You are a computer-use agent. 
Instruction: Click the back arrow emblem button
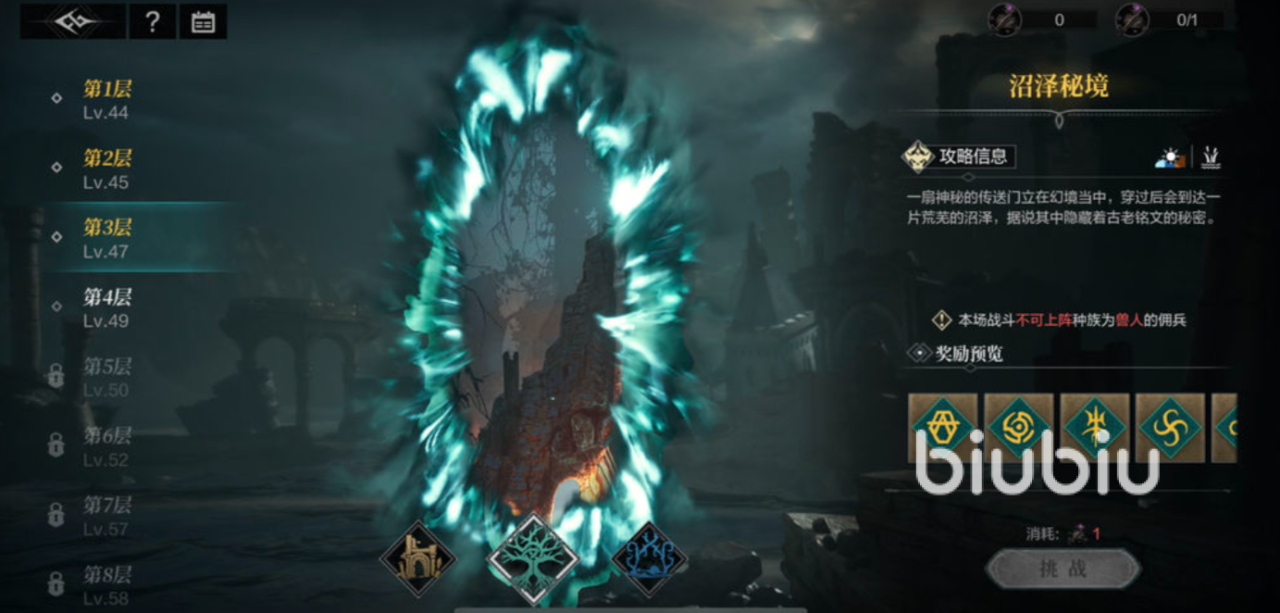(x=73, y=22)
